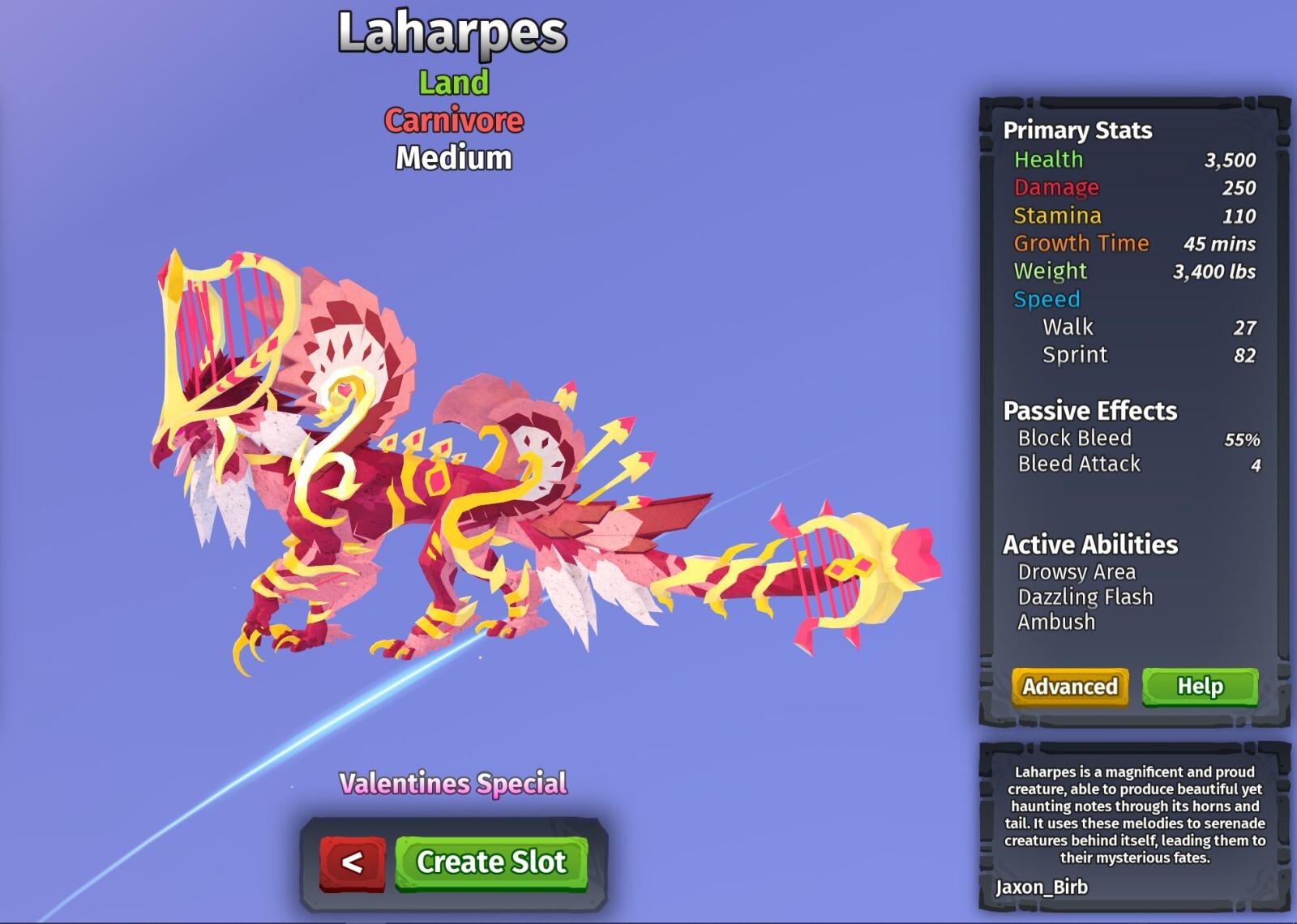Image resolution: width=1297 pixels, height=924 pixels.
Task: Click the Speed stat label
Action: coord(1045,299)
